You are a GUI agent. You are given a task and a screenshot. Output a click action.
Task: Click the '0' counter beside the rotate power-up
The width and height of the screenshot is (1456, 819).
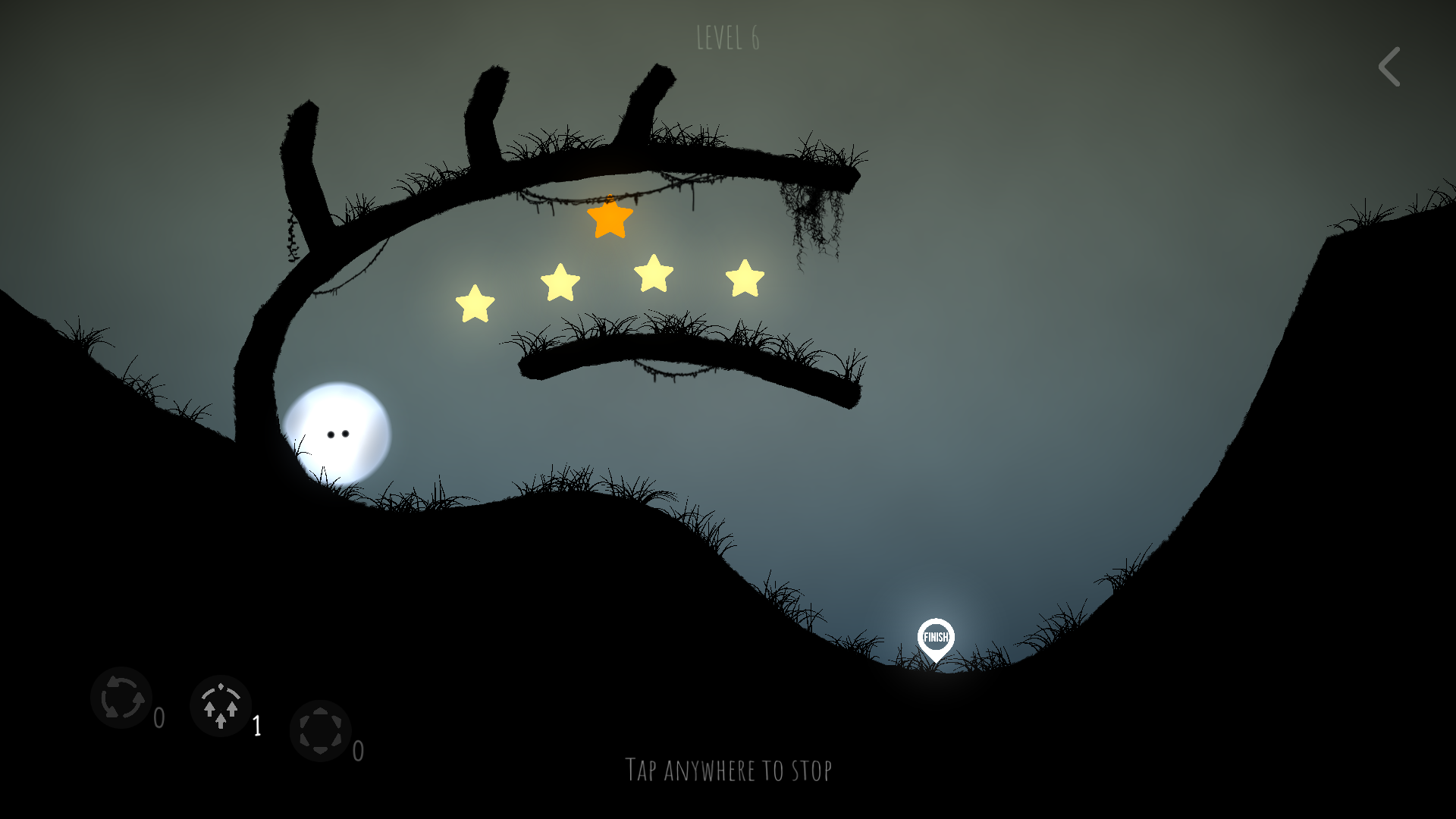[x=160, y=717]
